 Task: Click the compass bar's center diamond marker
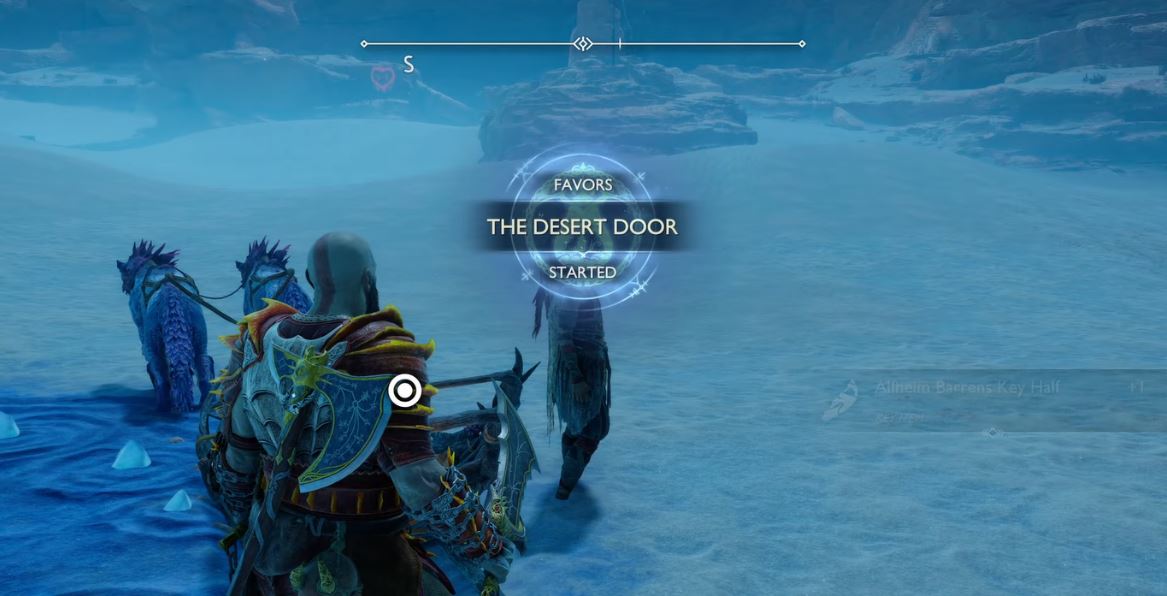583,44
